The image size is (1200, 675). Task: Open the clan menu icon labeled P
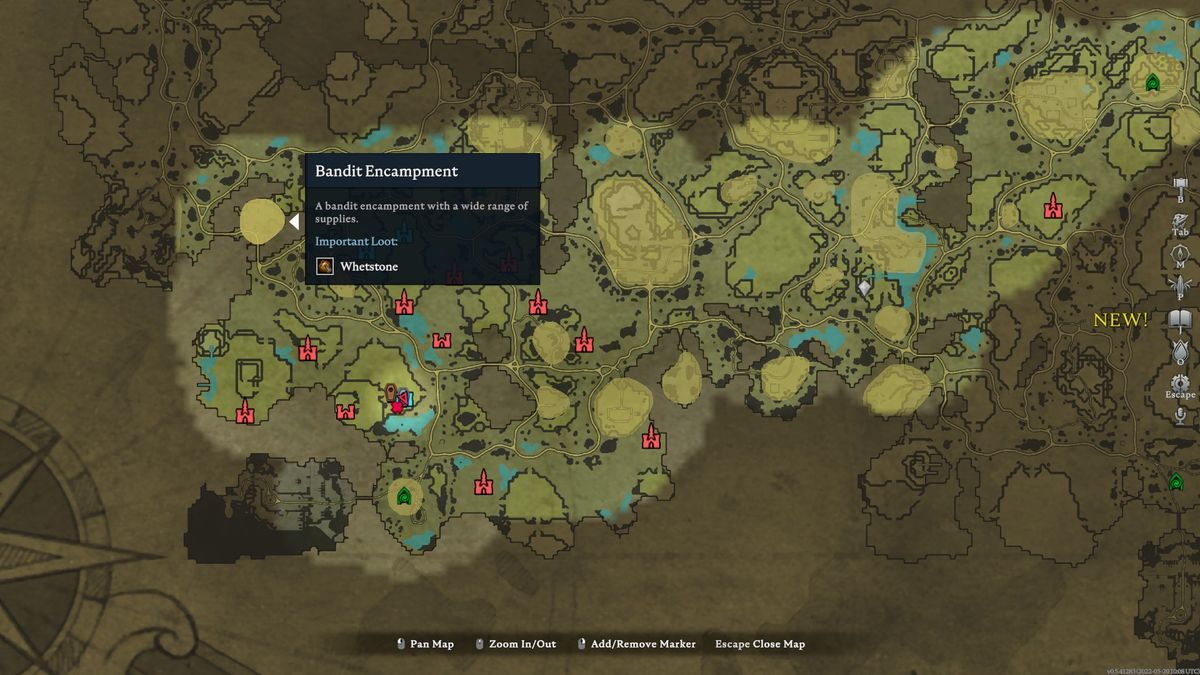(x=1180, y=287)
